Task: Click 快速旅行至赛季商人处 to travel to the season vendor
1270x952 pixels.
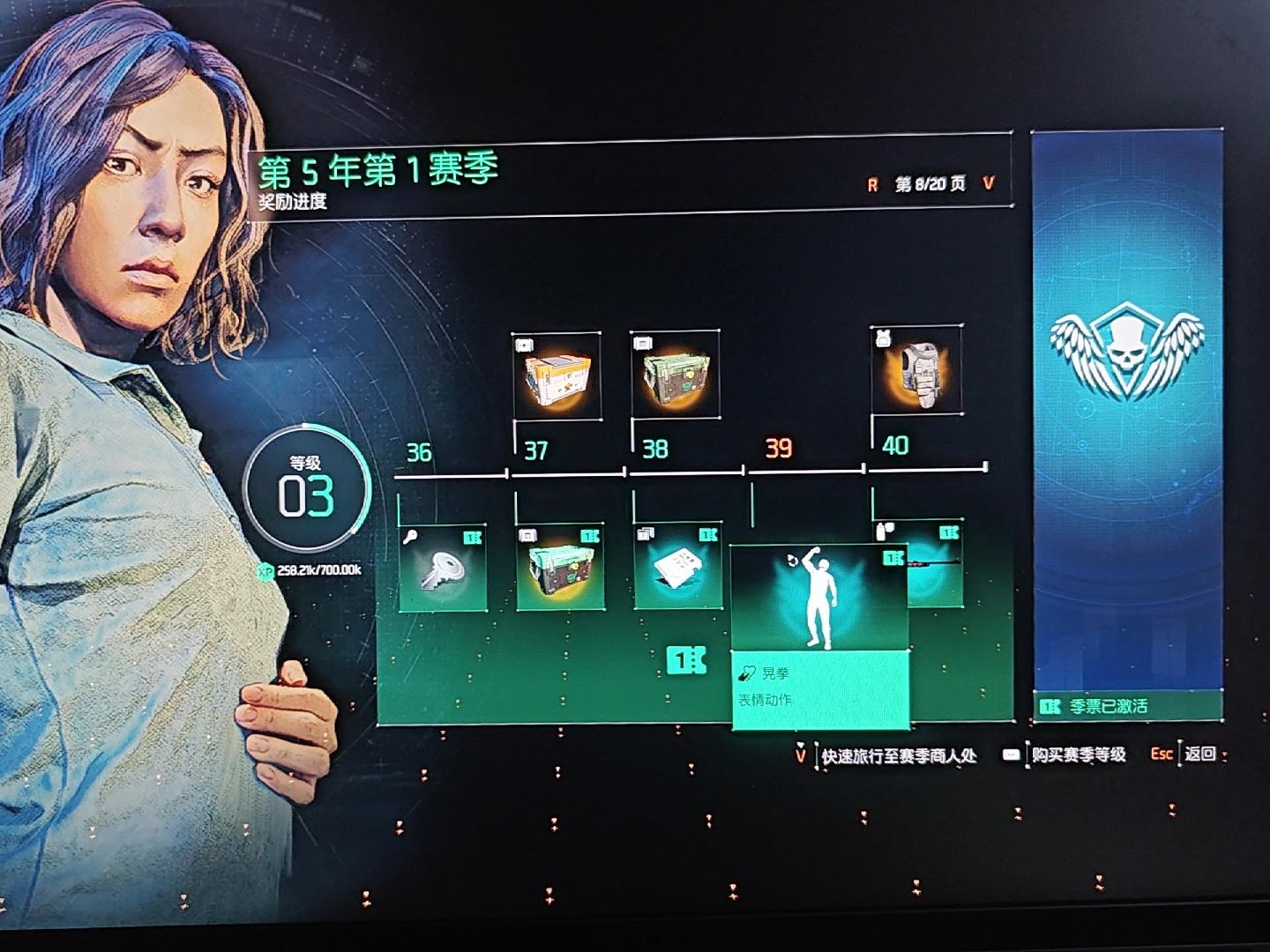Action: (x=898, y=755)
